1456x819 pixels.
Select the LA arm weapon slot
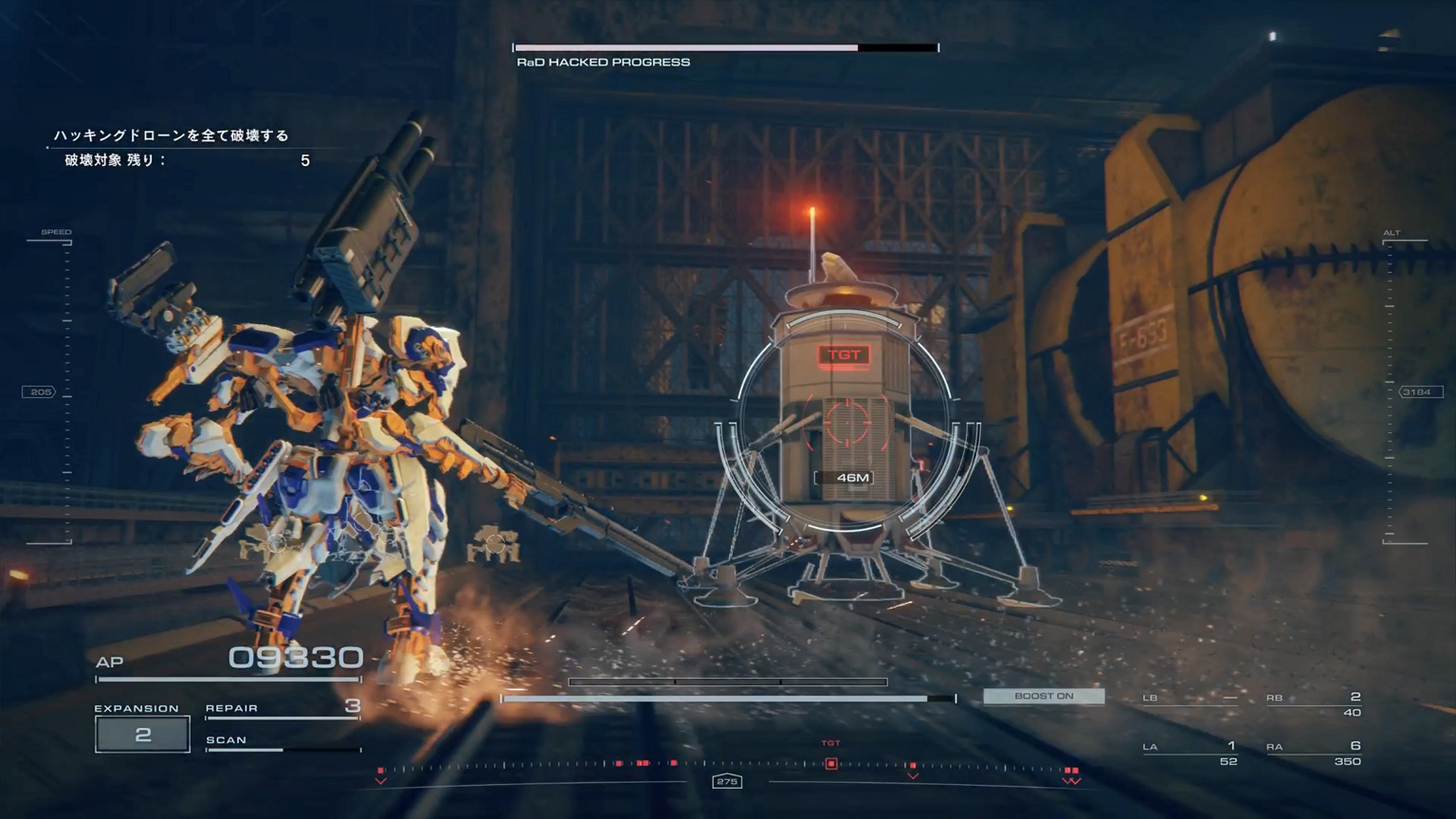(1191, 753)
